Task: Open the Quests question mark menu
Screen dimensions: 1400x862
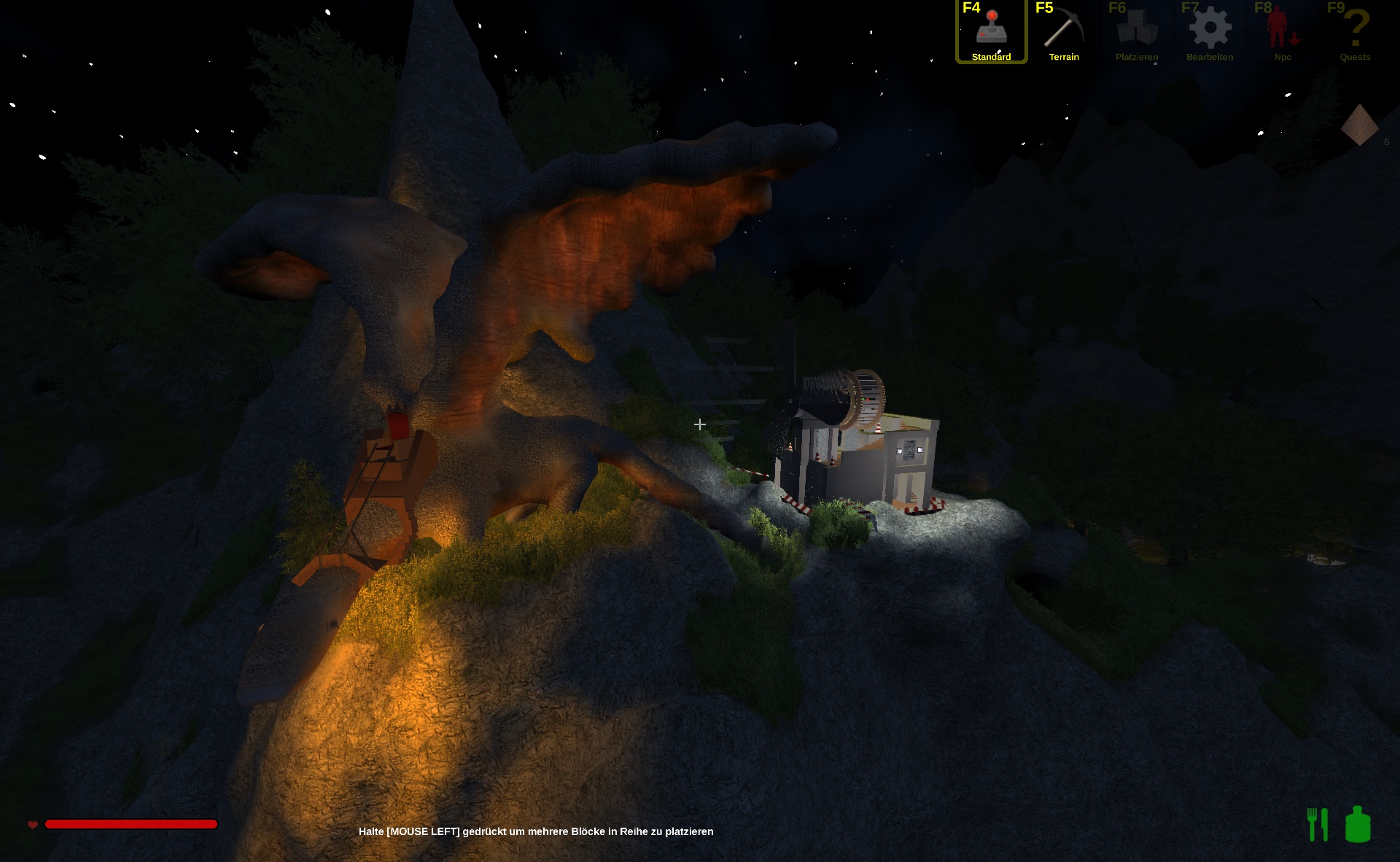Action: coord(1355,31)
